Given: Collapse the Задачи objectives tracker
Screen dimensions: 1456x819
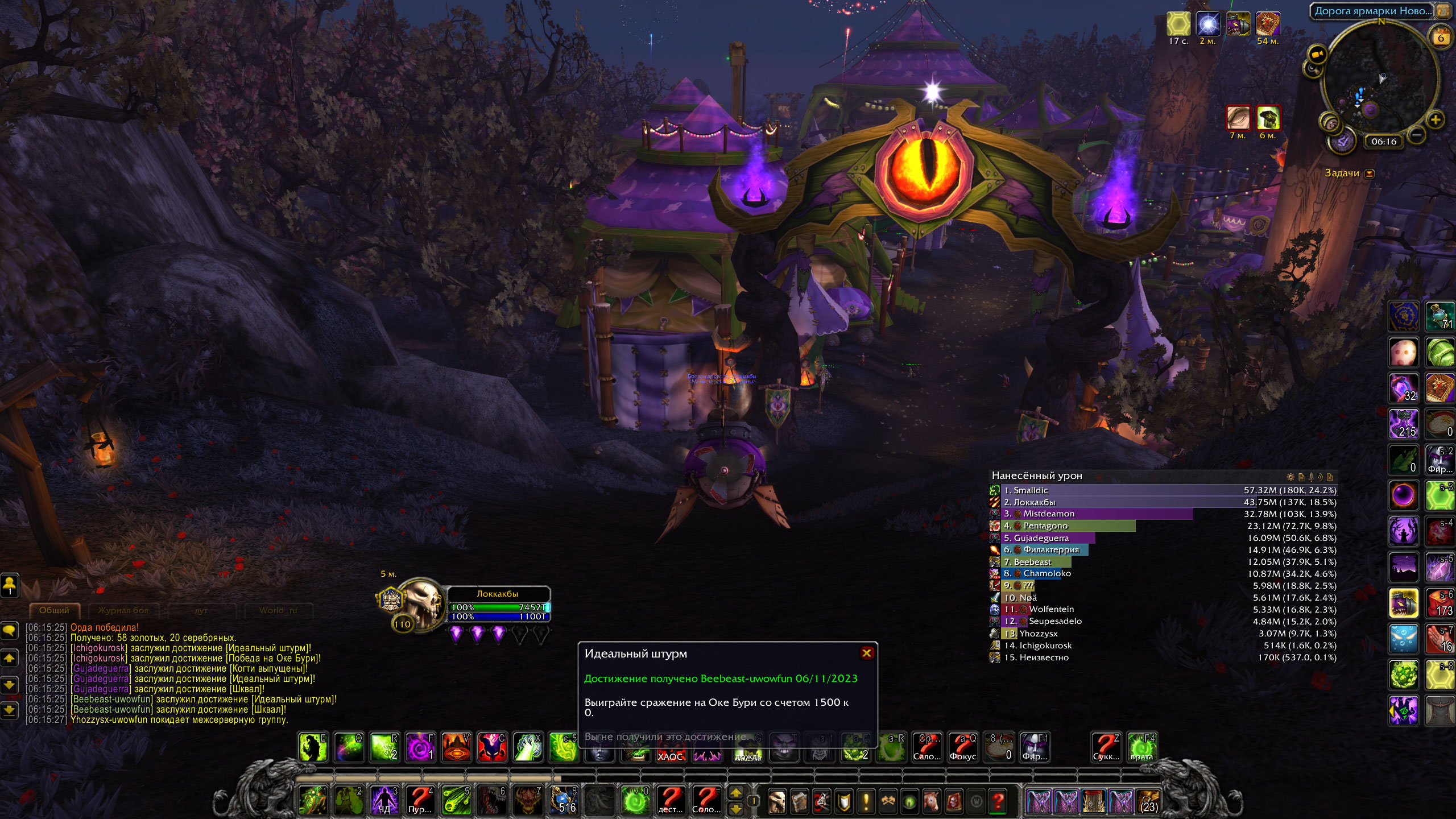Looking at the screenshot, I should 1370,173.
